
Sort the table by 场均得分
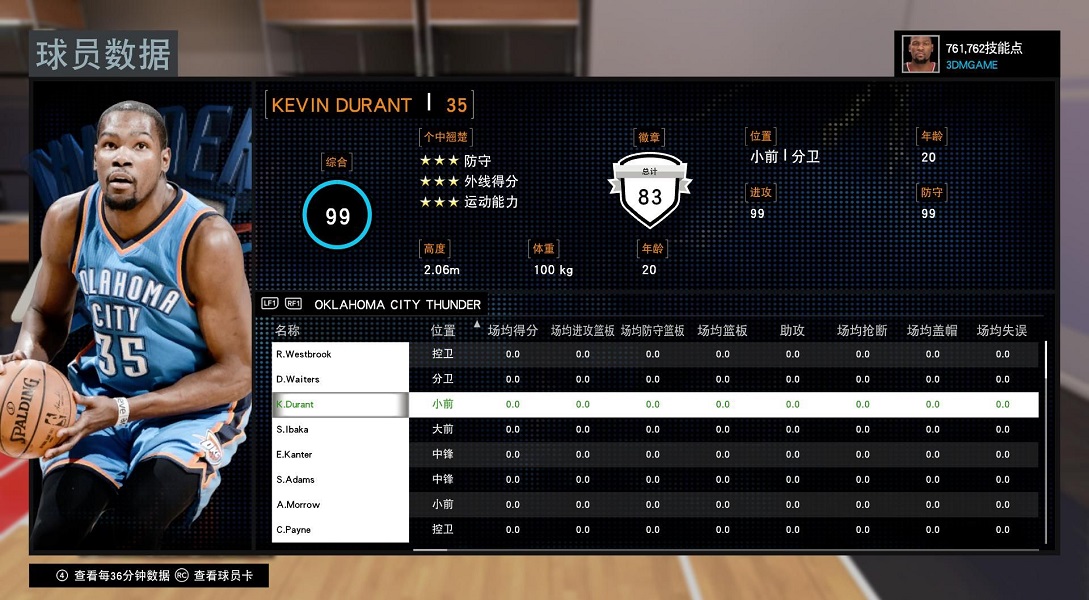coord(513,330)
